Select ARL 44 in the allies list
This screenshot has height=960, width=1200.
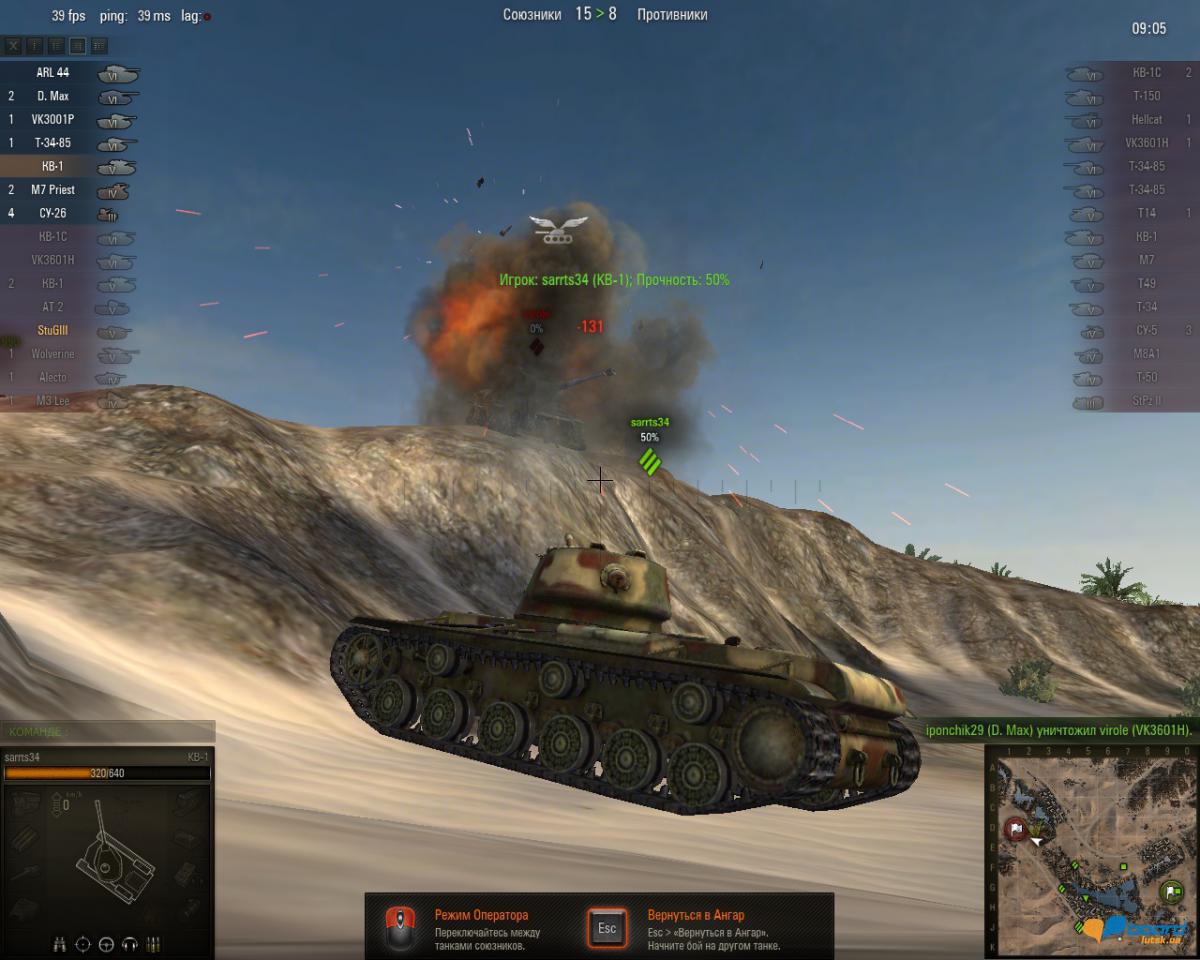click(x=53, y=73)
